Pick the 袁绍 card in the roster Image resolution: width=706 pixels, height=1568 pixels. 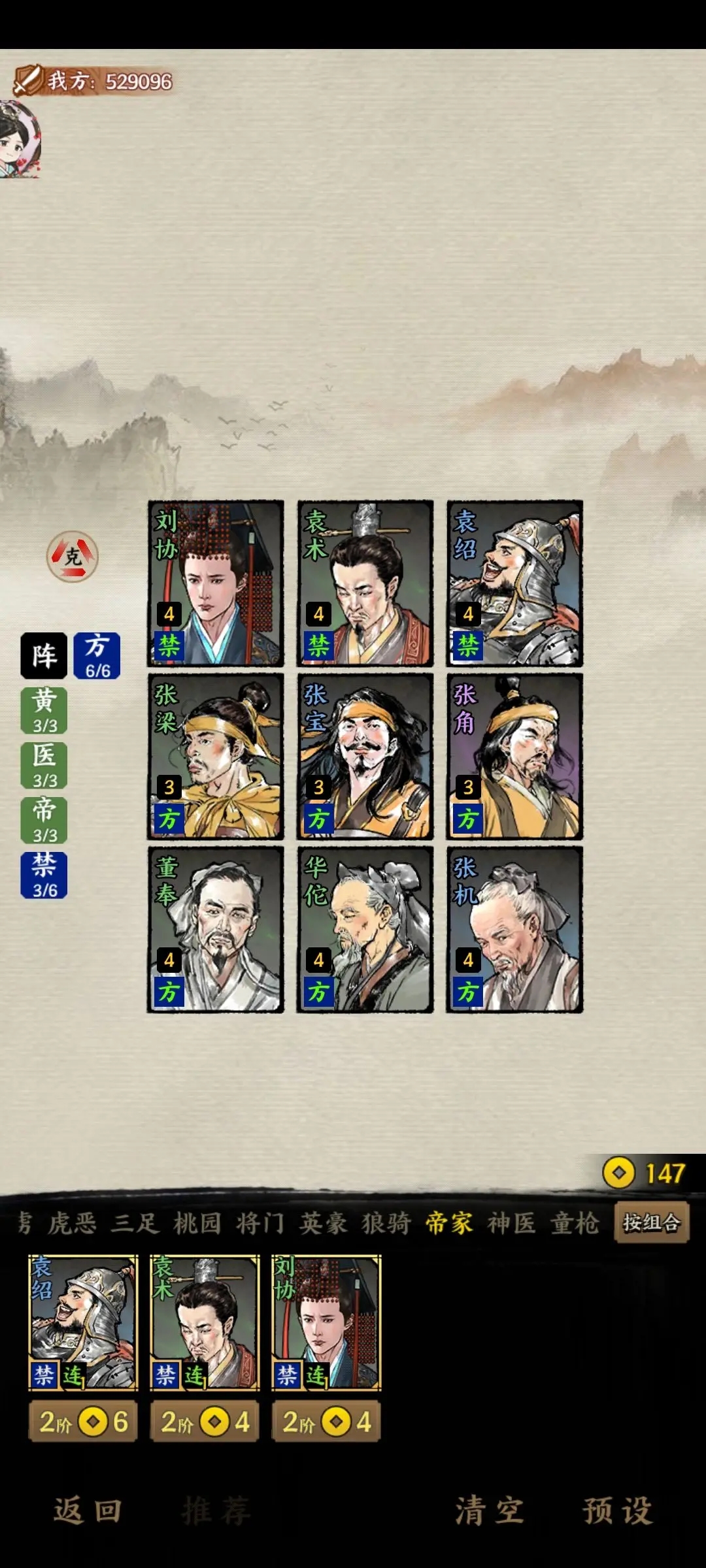pos(84,1322)
